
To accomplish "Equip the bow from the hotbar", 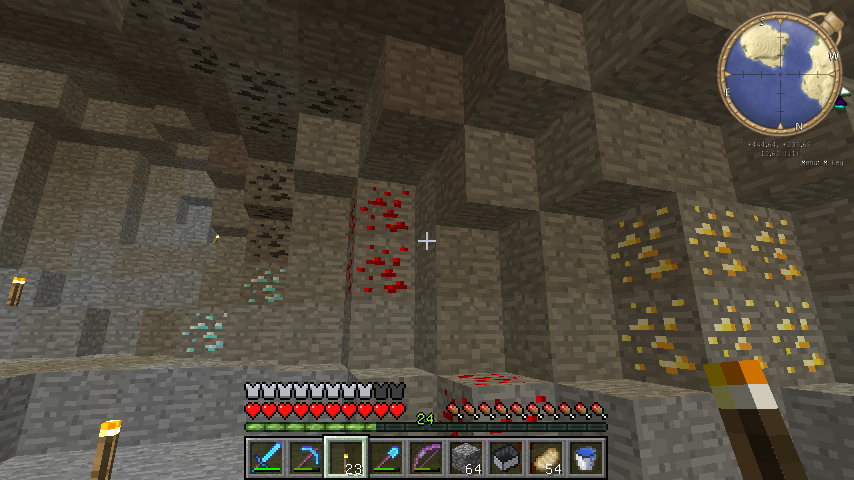I will [426, 457].
